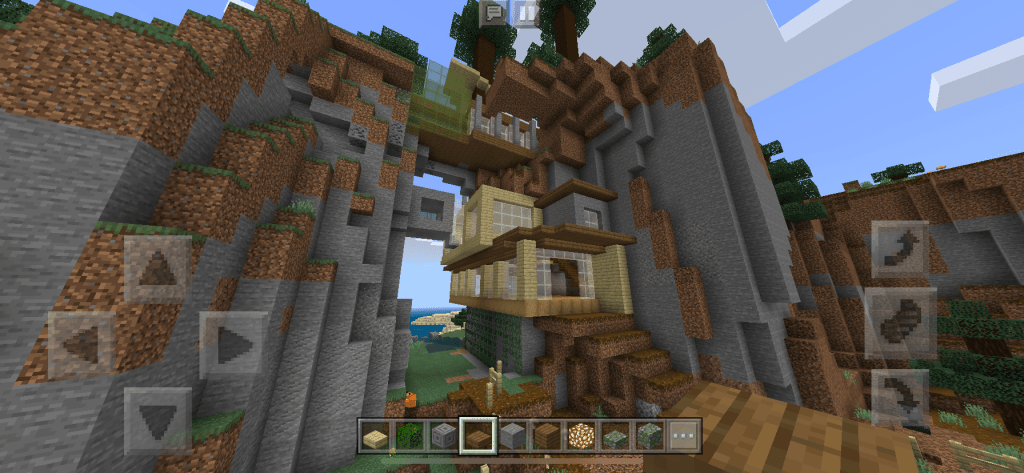This screenshot has width=1024, height=473.
Task: Open the chat window
Action: click(493, 13)
